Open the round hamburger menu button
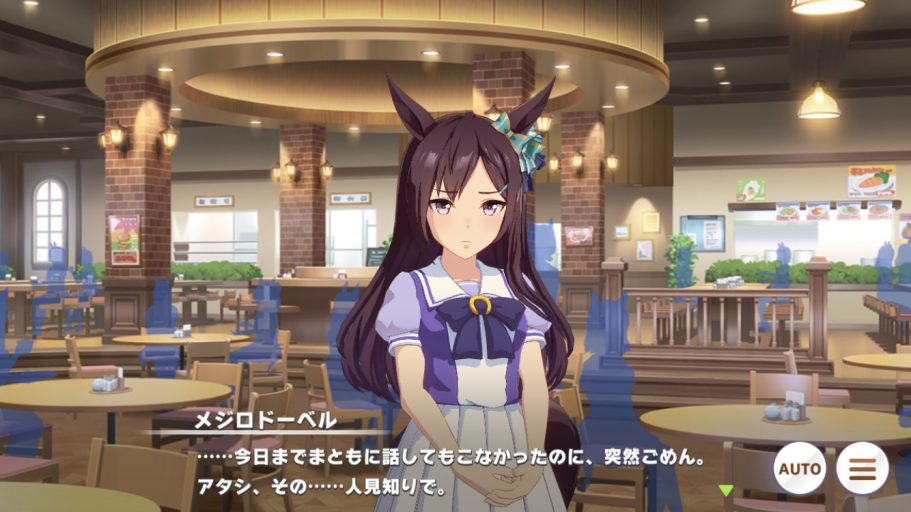911x512 pixels. [862, 467]
